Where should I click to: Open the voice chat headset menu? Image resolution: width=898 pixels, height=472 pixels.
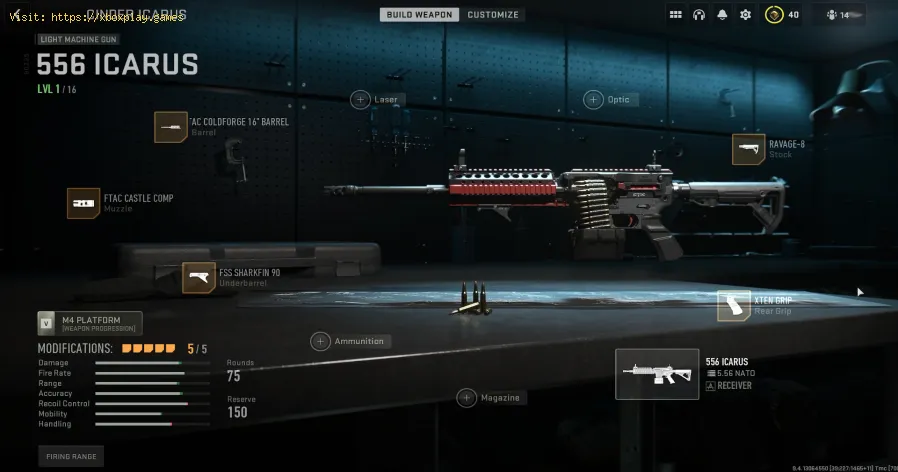coord(699,15)
